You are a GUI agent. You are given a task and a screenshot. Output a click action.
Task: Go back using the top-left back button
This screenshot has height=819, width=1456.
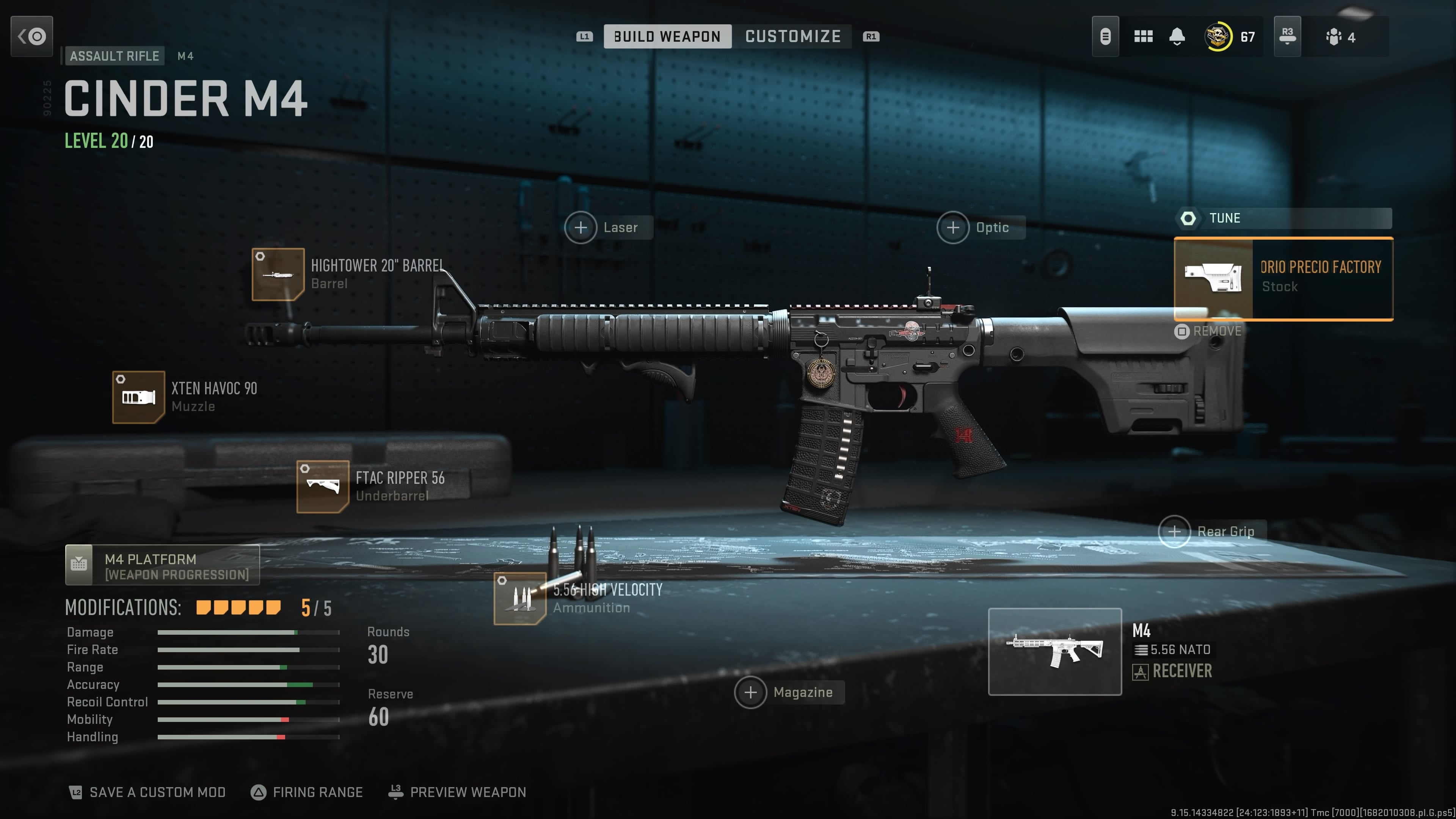pyautogui.click(x=31, y=37)
